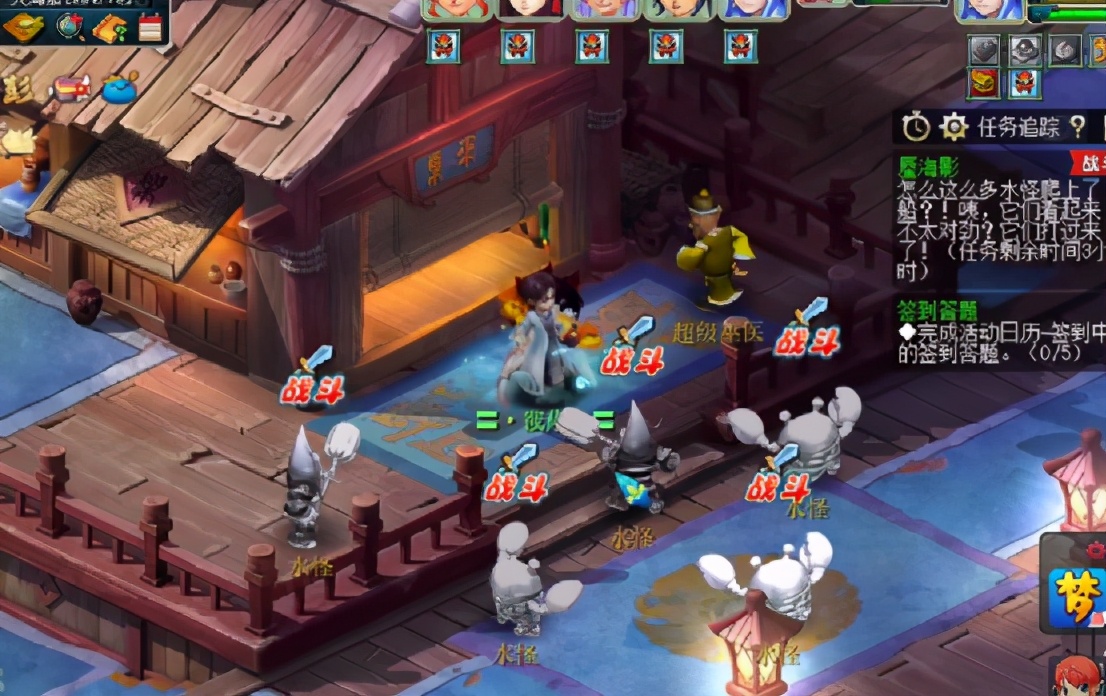This screenshot has width=1106, height=696.
Task: Click the red mask buff under player portrait
Action: coord(1023,83)
